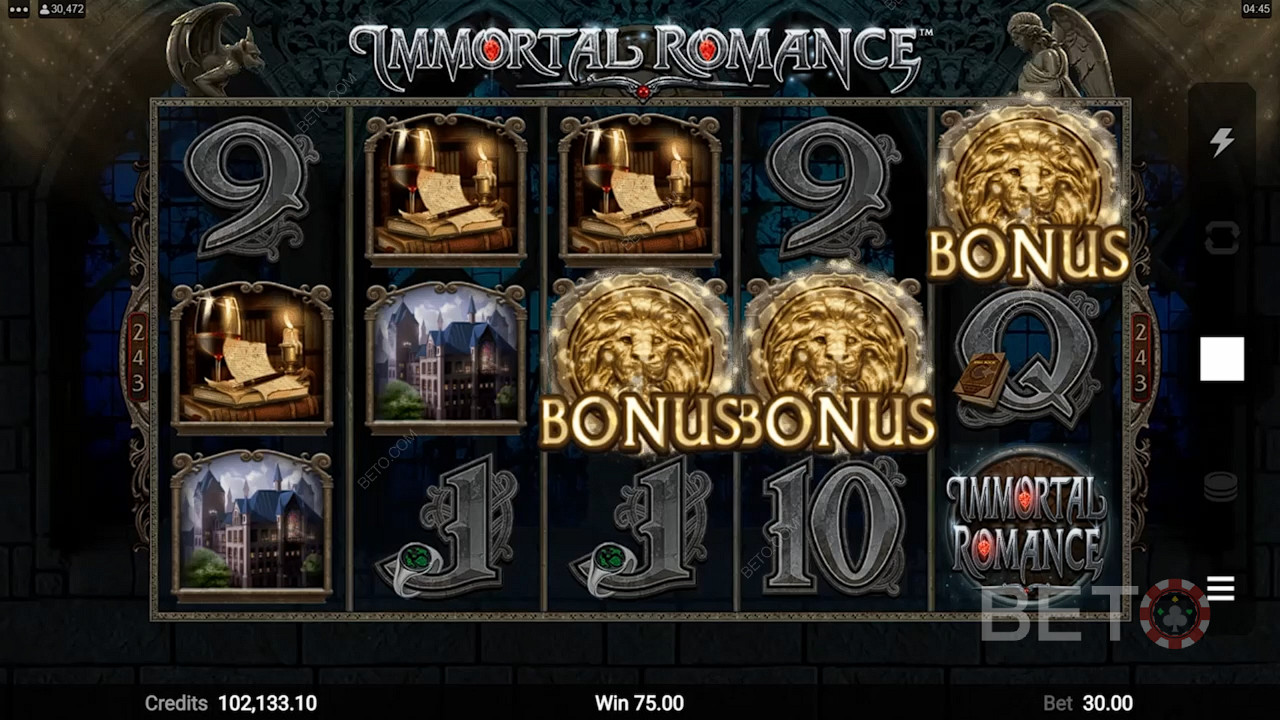The height and width of the screenshot is (720, 1280).
Task: Open the hamburger menu
Action: pos(1221,588)
